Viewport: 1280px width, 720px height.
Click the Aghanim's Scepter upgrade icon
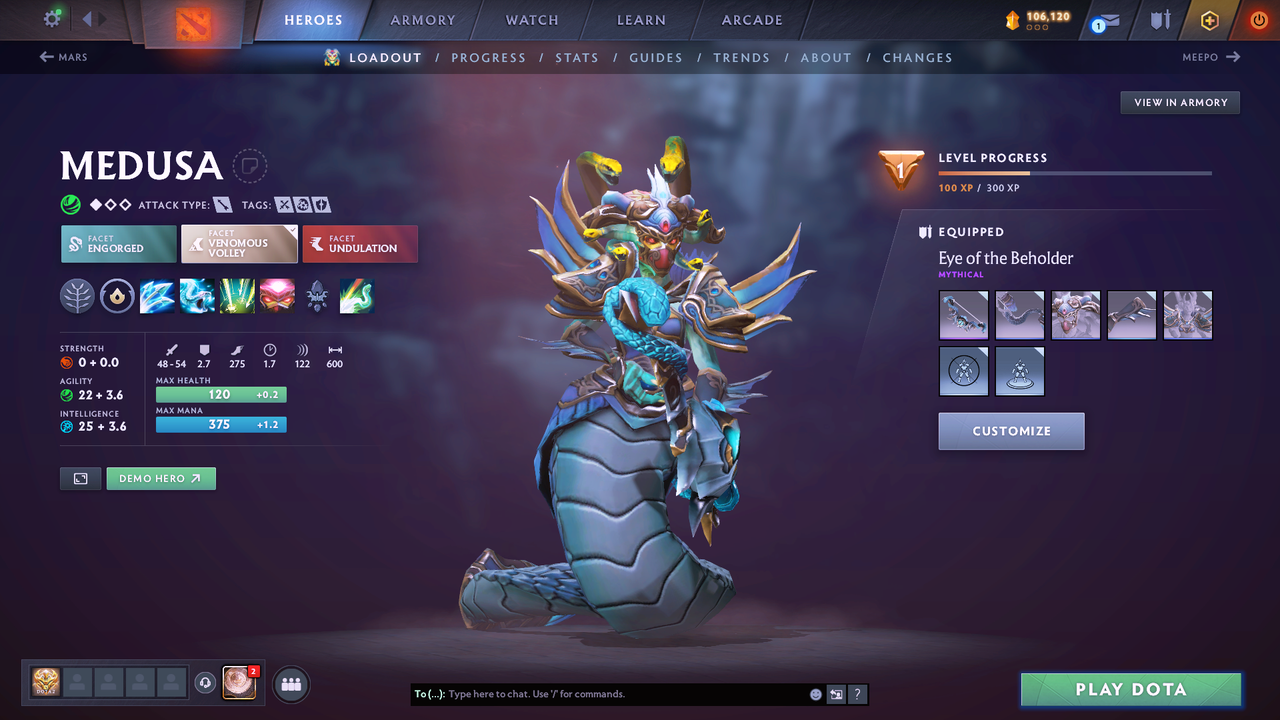(317, 296)
